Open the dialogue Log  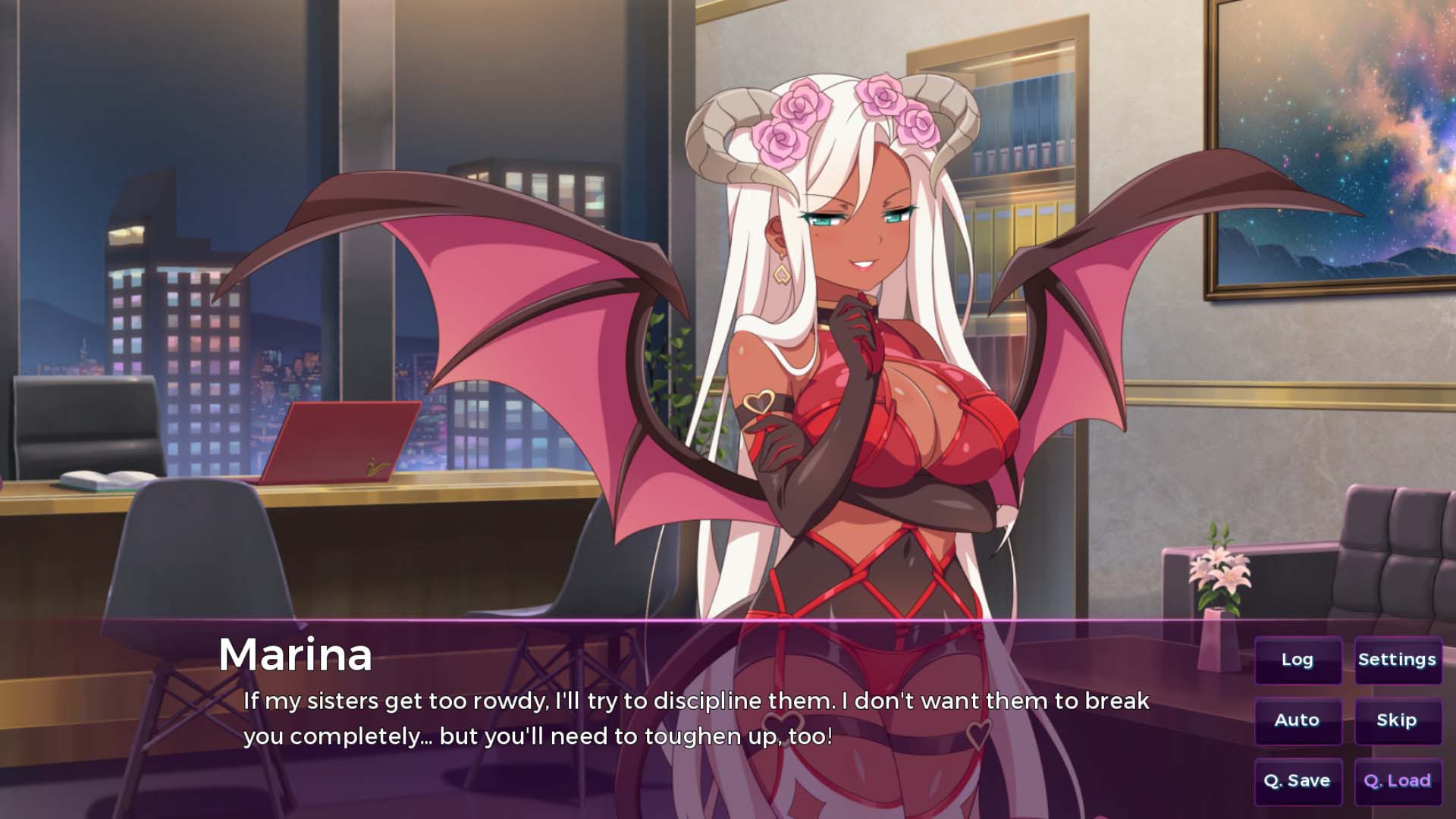pos(1298,660)
